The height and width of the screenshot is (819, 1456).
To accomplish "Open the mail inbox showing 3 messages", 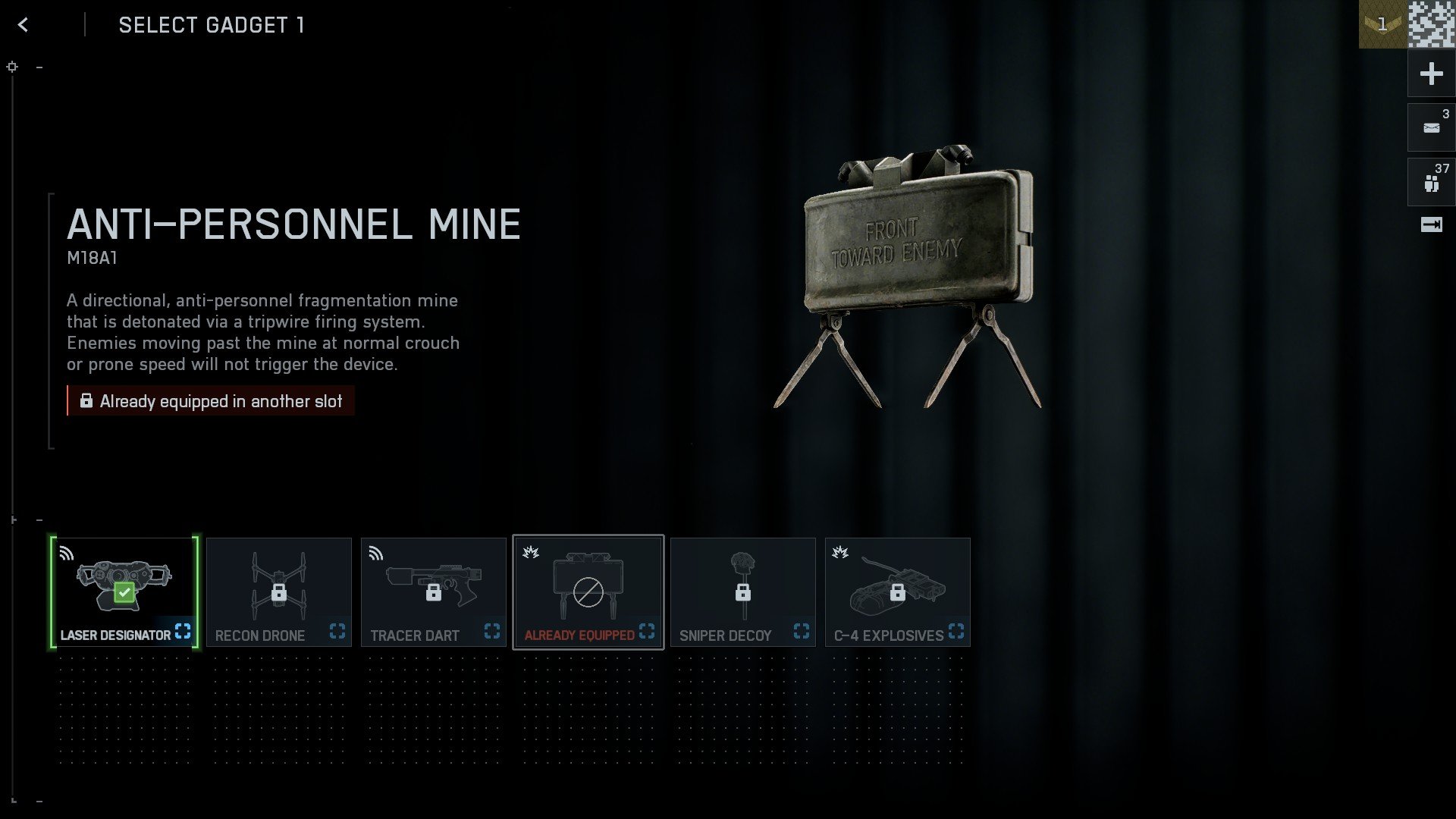I will pos(1430,127).
